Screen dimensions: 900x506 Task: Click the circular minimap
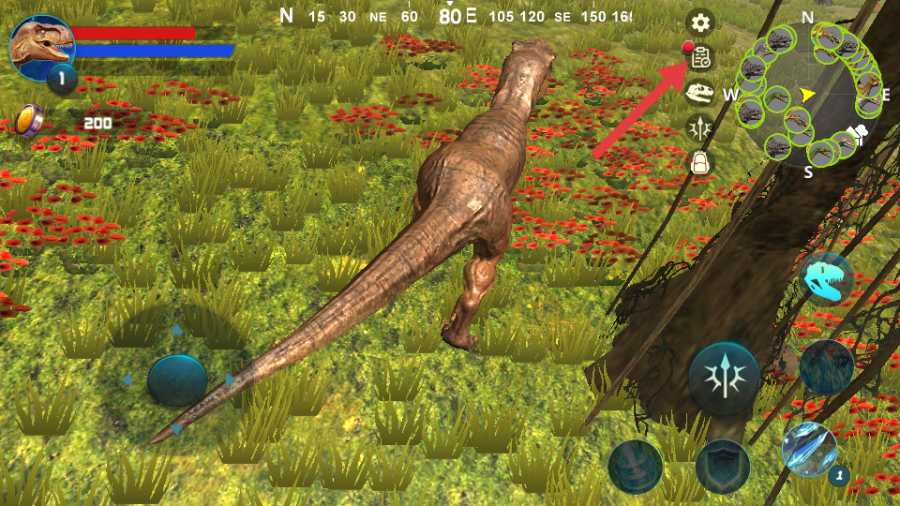tap(810, 95)
